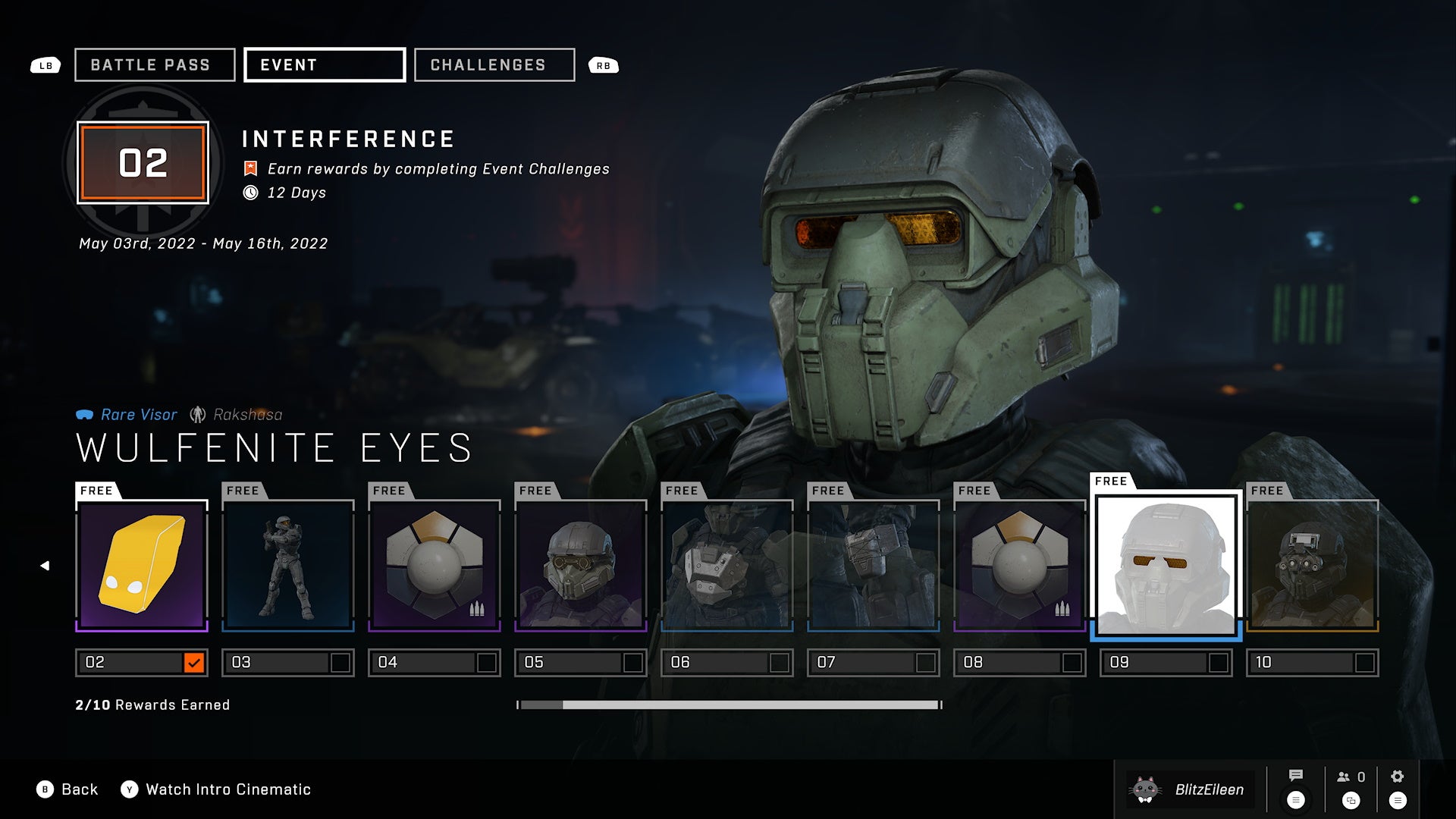Screen dimensions: 1456x819
Task: Select the Rakshasa armor core icon
Action: pos(197,414)
